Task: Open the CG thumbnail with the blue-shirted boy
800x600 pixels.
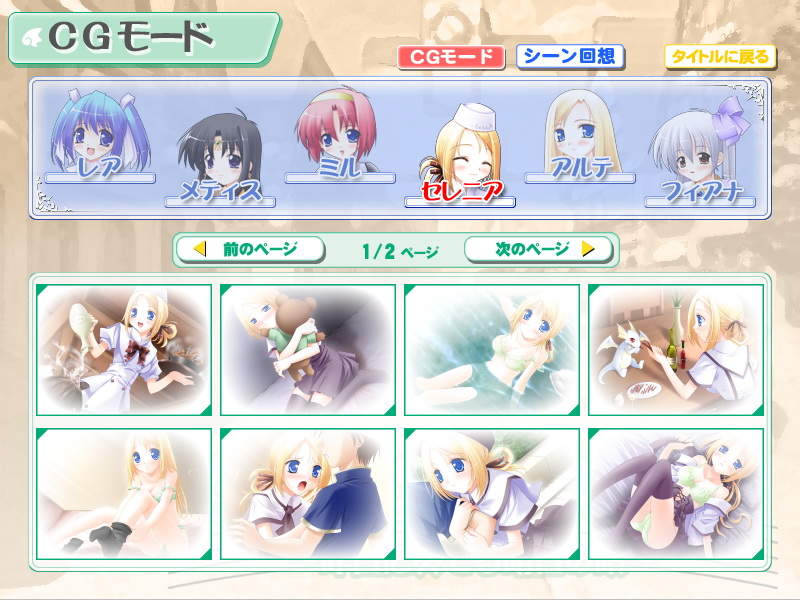Action: click(308, 494)
